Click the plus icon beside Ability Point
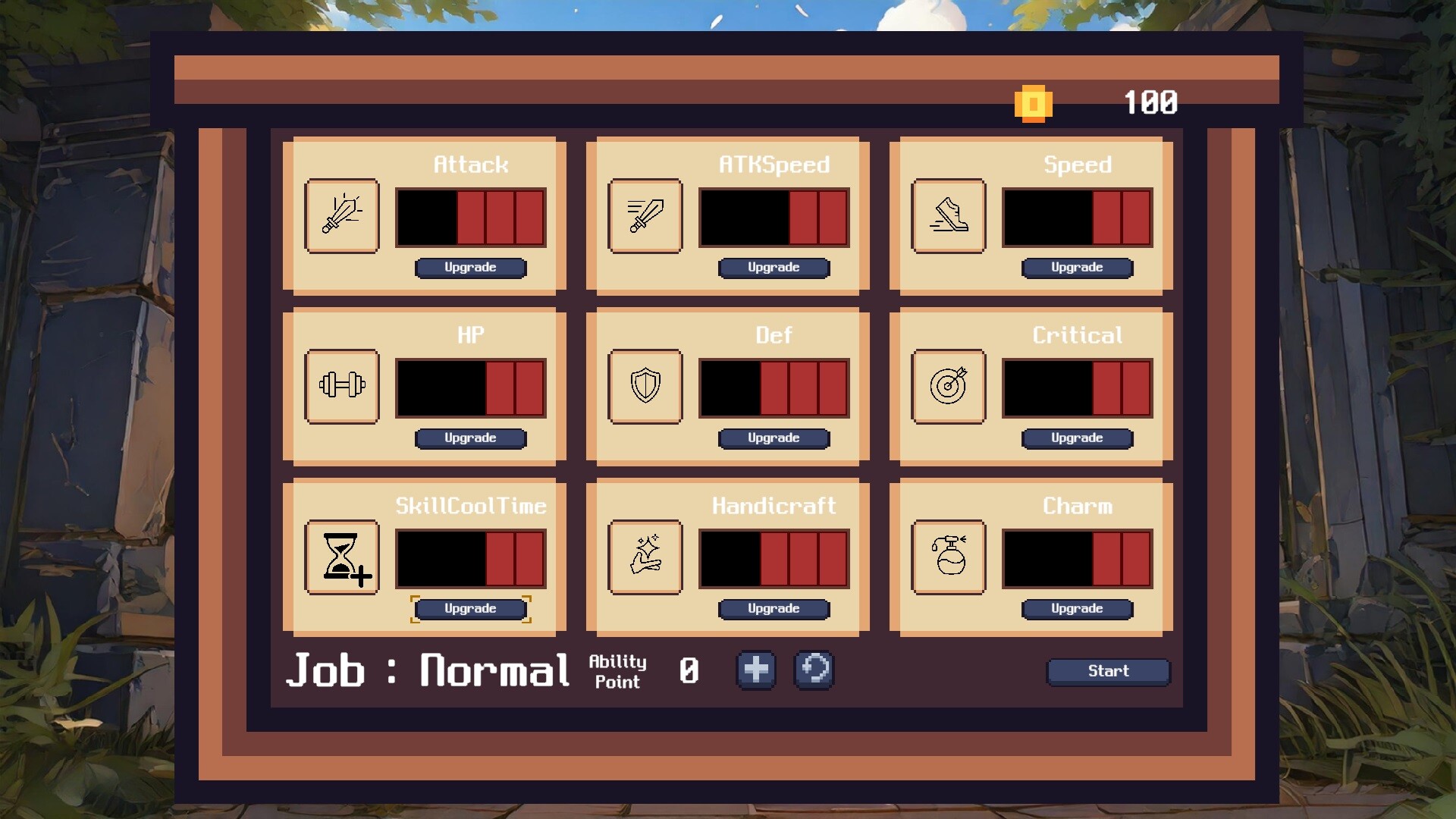The height and width of the screenshot is (819, 1456). point(755,670)
